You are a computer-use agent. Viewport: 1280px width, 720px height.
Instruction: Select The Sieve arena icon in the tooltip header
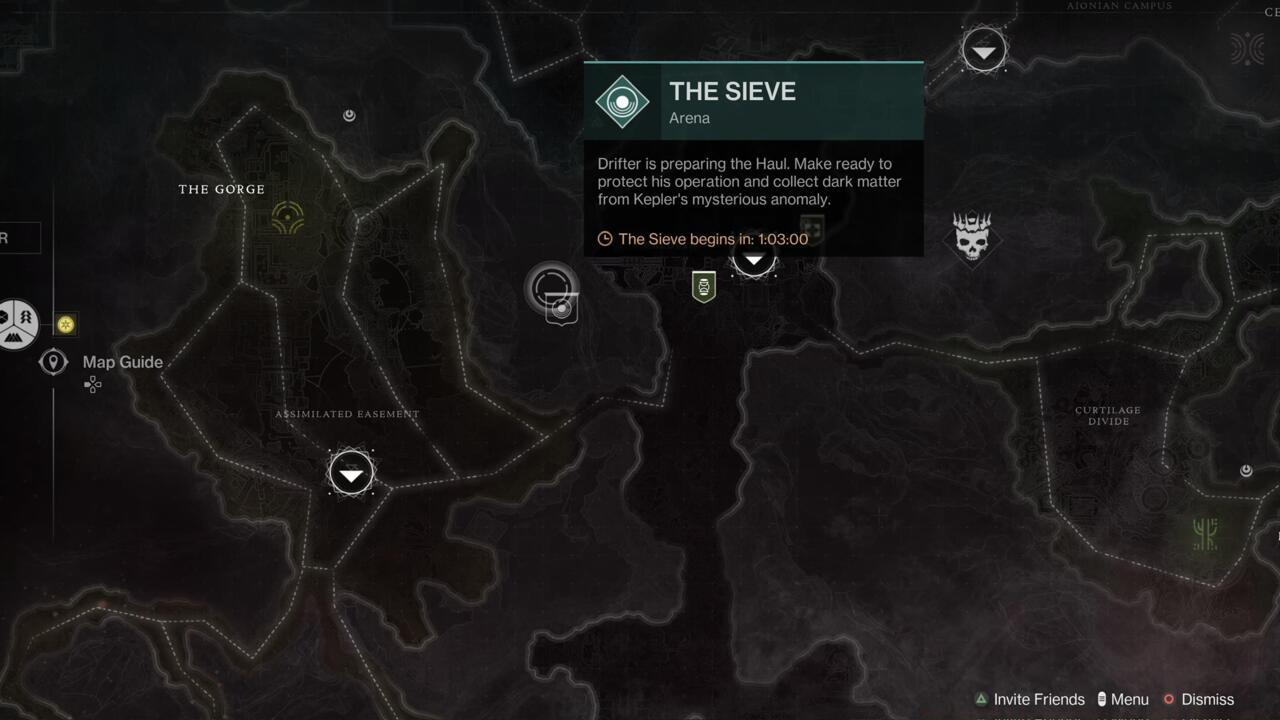tap(622, 101)
